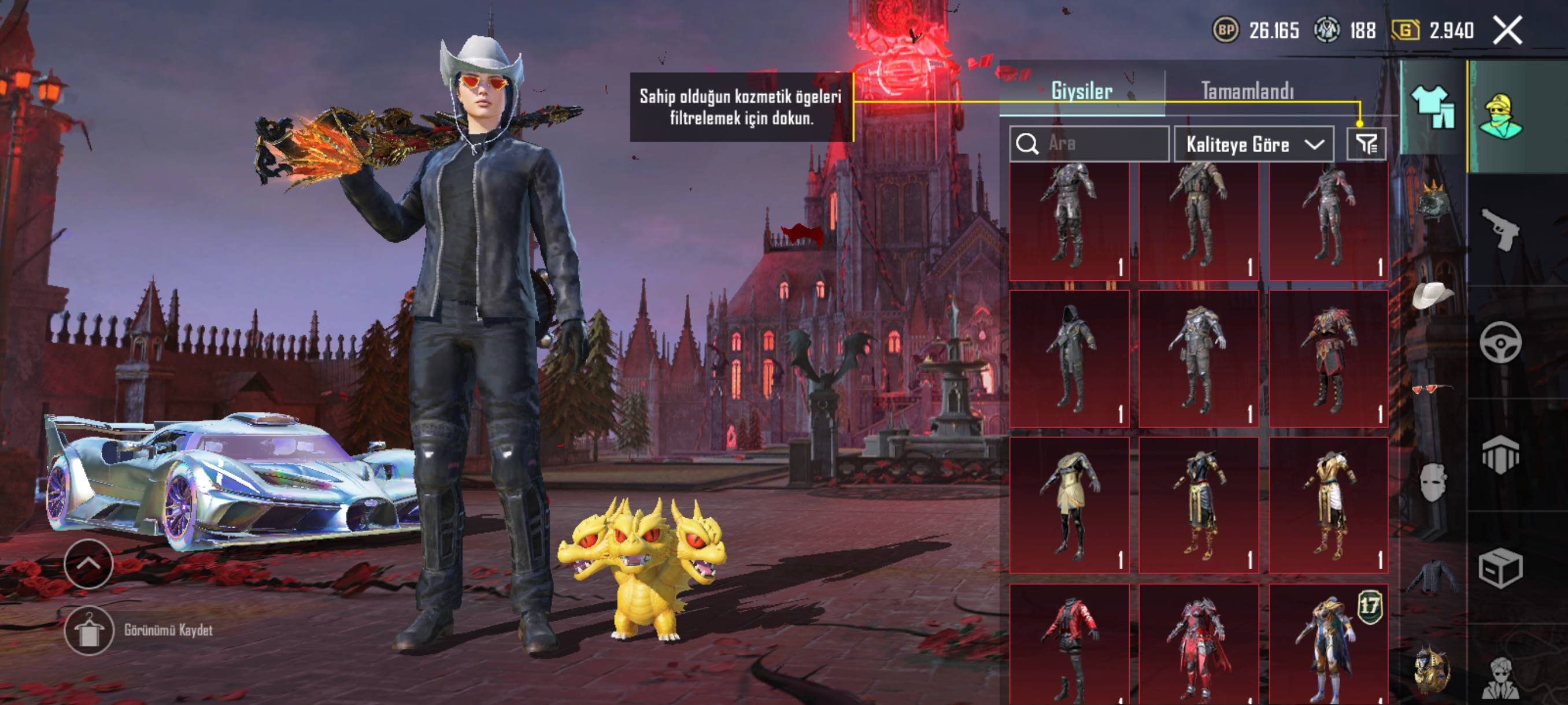
Task: Open the steering wheel vehicles category
Action: [x=1500, y=343]
